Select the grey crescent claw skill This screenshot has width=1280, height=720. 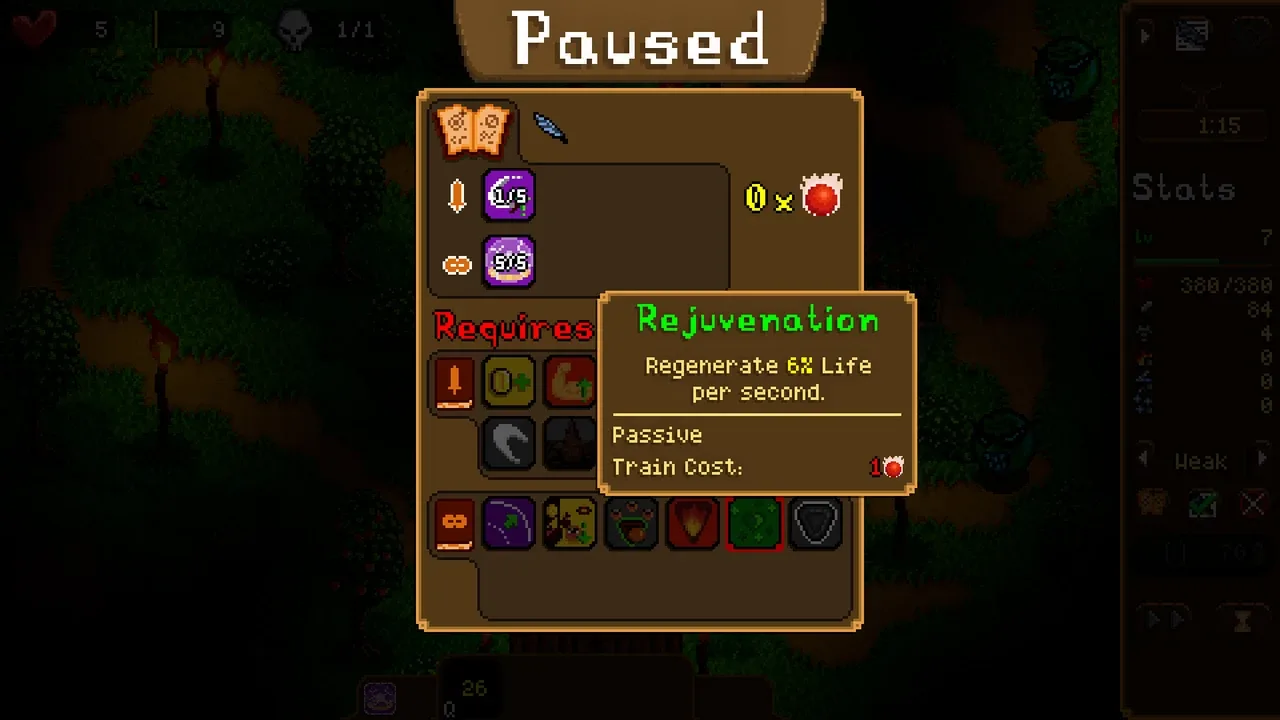click(509, 443)
